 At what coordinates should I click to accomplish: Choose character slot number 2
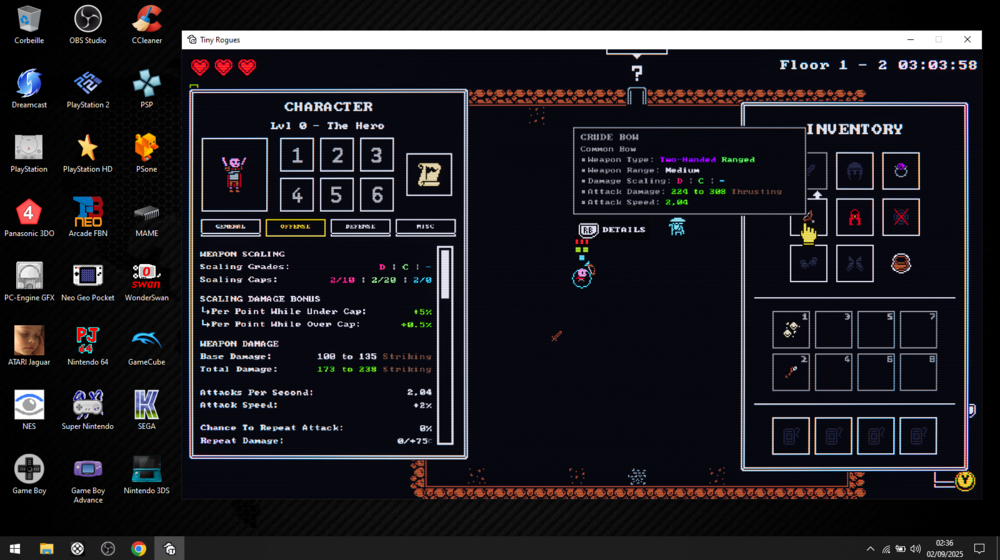tap(337, 155)
